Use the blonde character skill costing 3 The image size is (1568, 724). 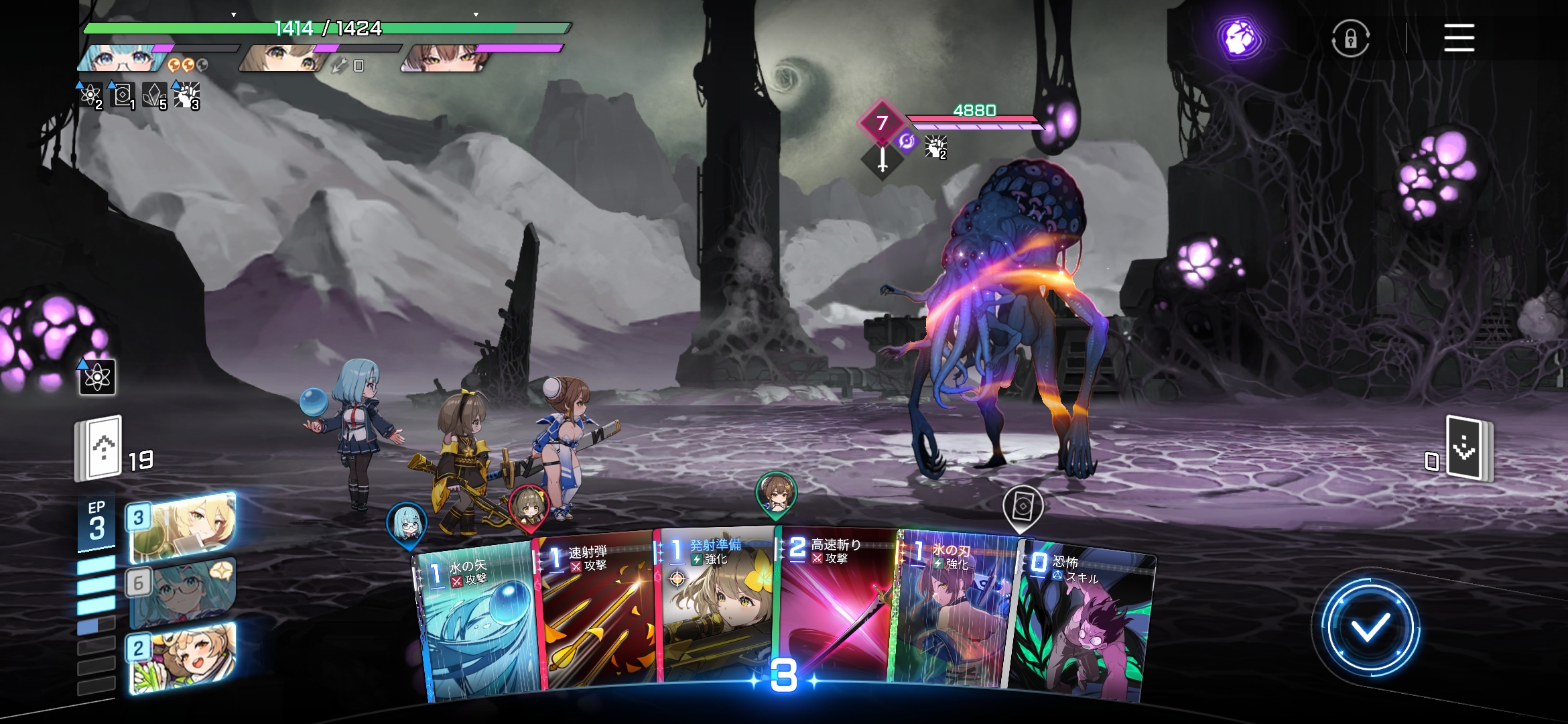tap(182, 528)
